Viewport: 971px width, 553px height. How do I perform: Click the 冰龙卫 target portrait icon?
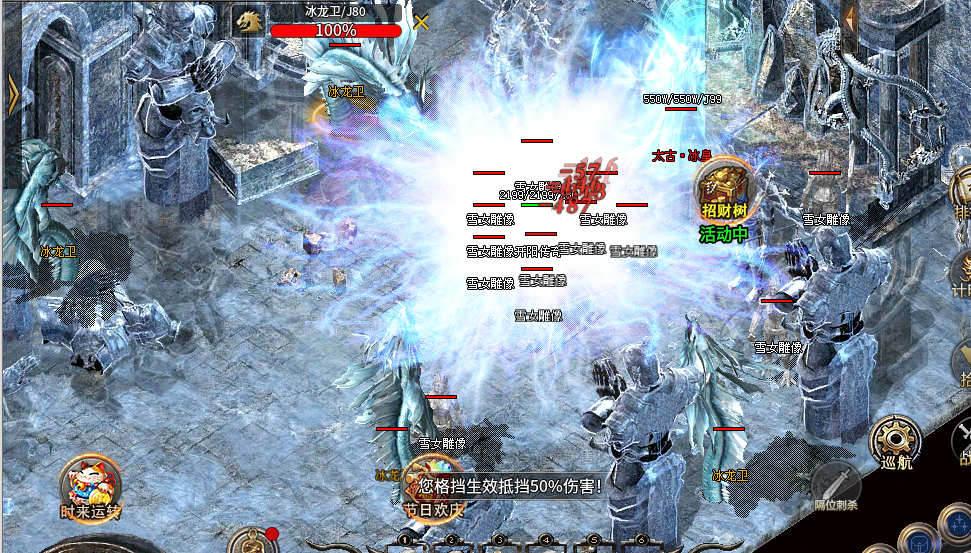249,21
